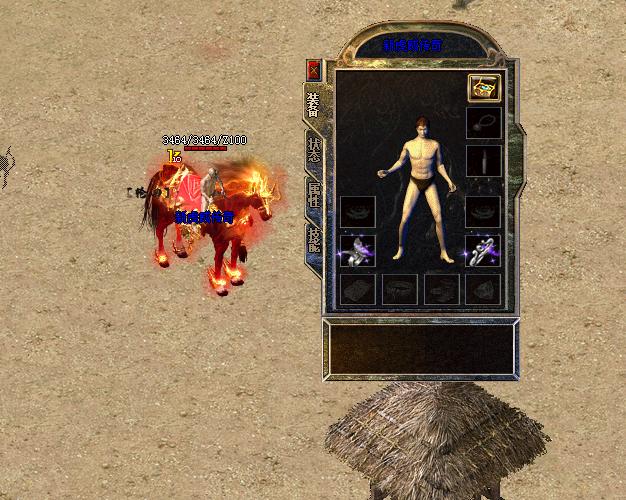
Task: Close the character equipment panel
Action: pos(314,70)
